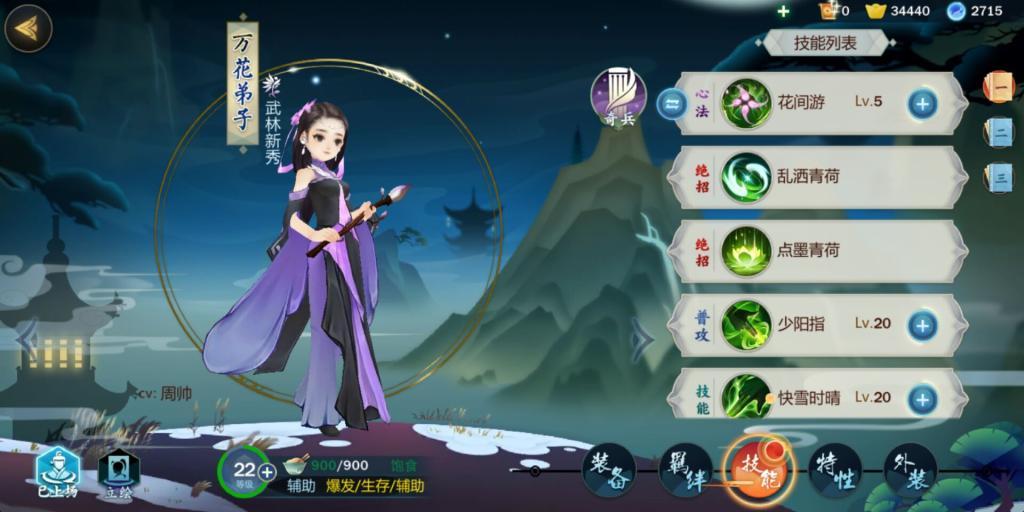This screenshot has height=512, width=1024.
Task: Upgrade 花间游 with its plus button
Action: [921, 102]
